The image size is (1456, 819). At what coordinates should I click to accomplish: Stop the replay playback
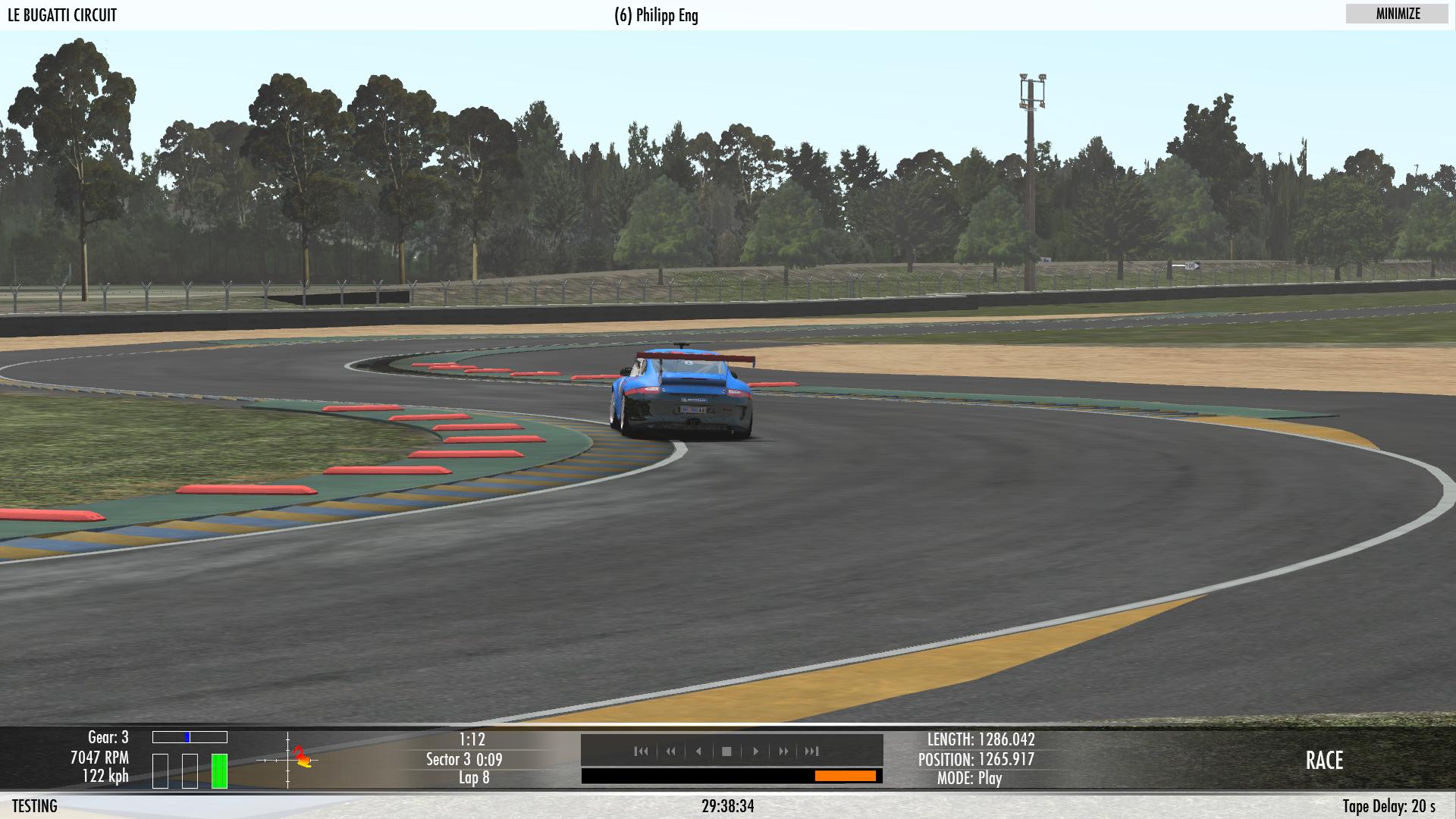(x=726, y=752)
